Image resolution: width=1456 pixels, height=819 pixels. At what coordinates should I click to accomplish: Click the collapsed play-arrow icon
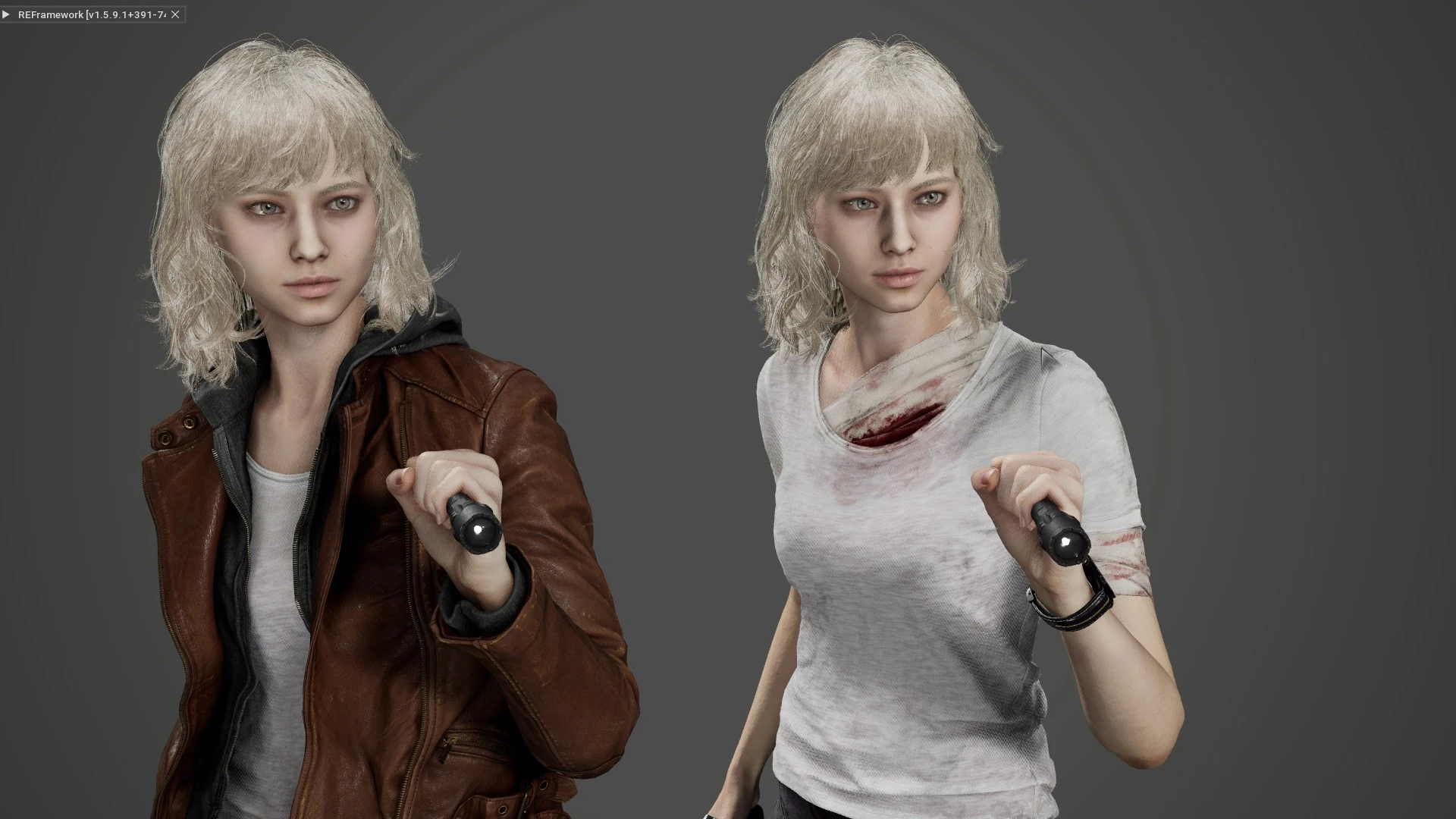[8, 14]
